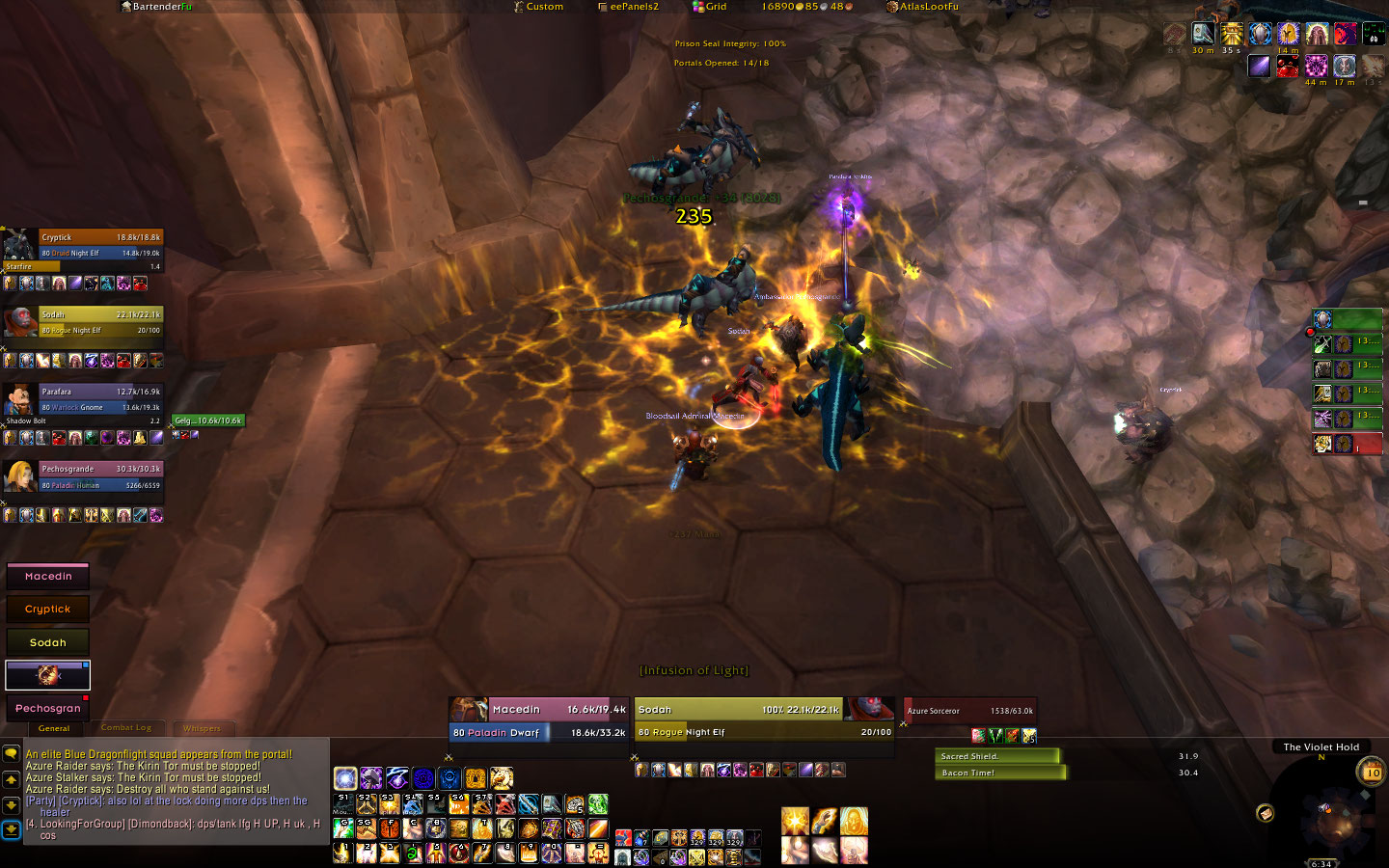Open the Whispers chat tab
The height and width of the screenshot is (868, 1389).
[202, 728]
